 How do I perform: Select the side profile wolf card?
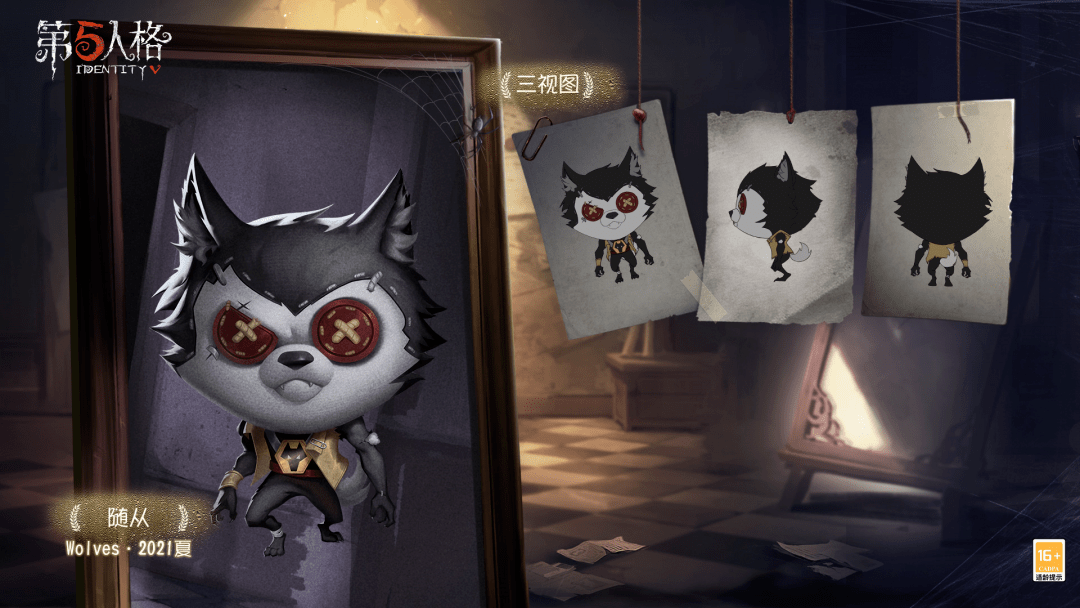pos(779,215)
